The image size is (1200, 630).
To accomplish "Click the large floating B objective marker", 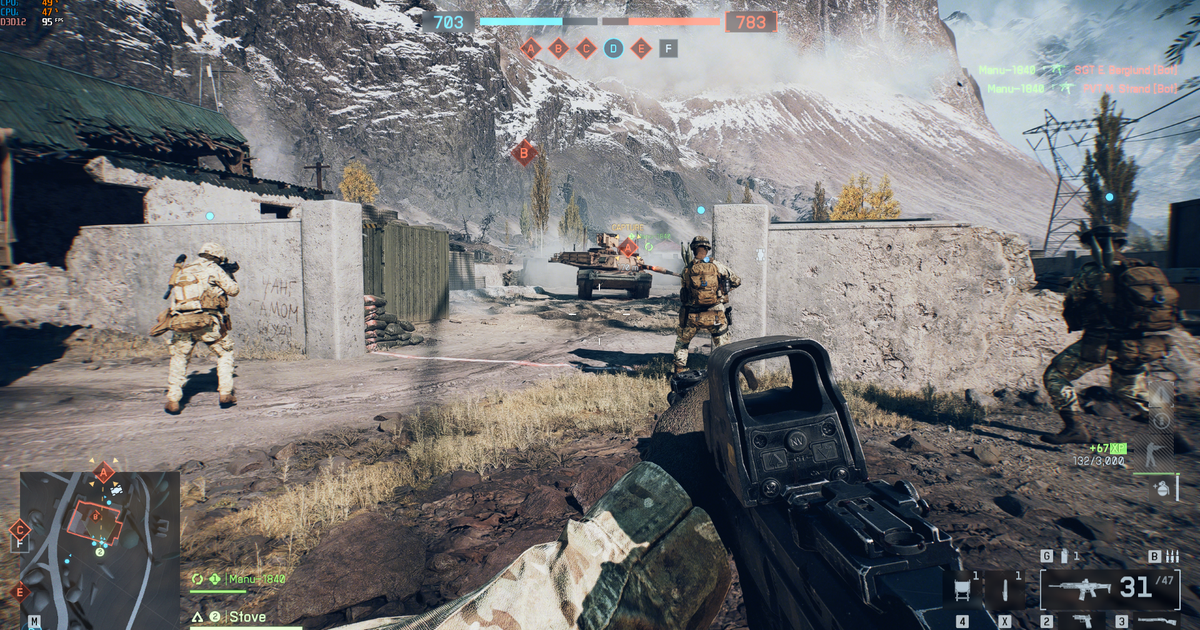I will click(522, 152).
